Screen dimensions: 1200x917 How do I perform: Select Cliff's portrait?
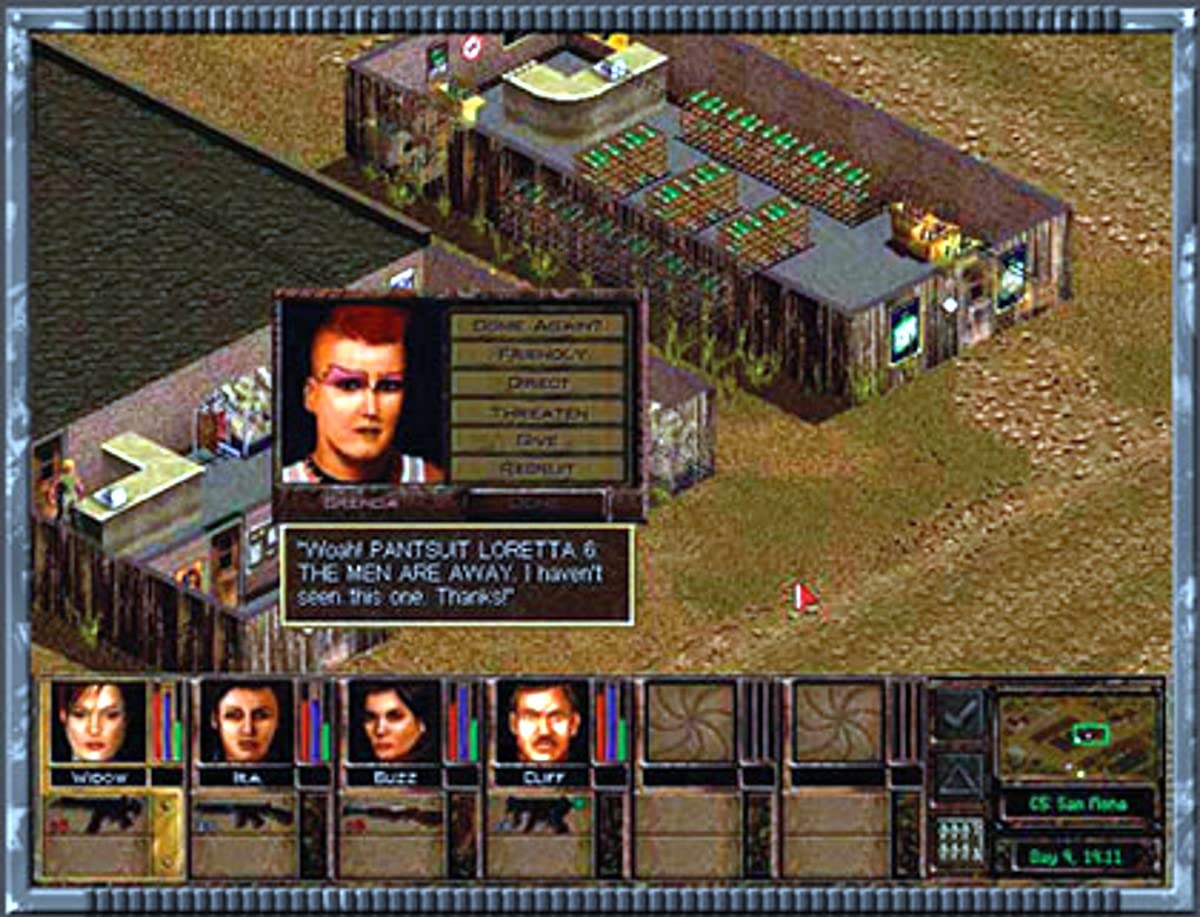pyautogui.click(x=542, y=723)
